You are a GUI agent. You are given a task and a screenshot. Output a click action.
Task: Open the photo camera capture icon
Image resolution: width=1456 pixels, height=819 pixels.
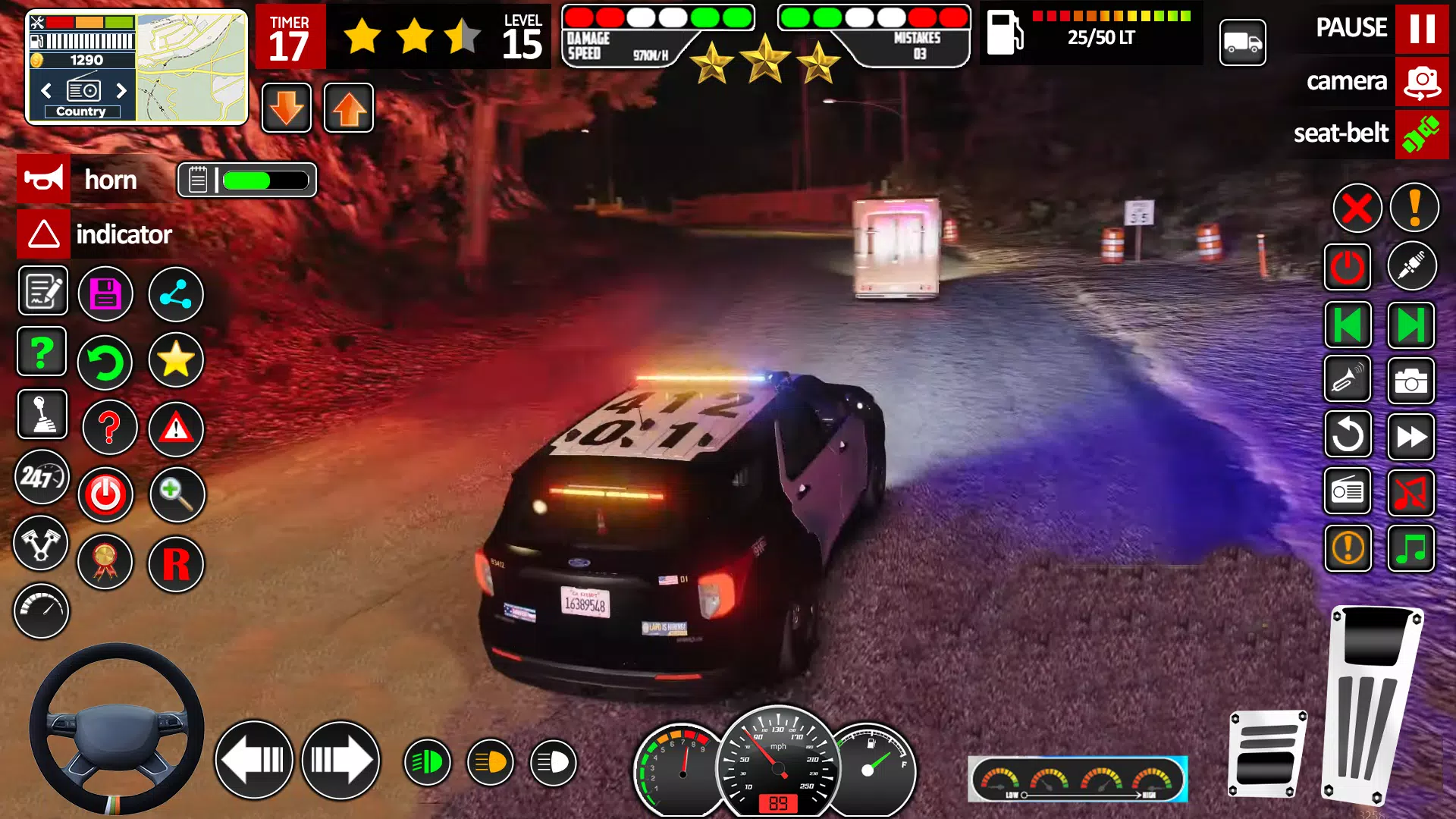coord(1412,381)
